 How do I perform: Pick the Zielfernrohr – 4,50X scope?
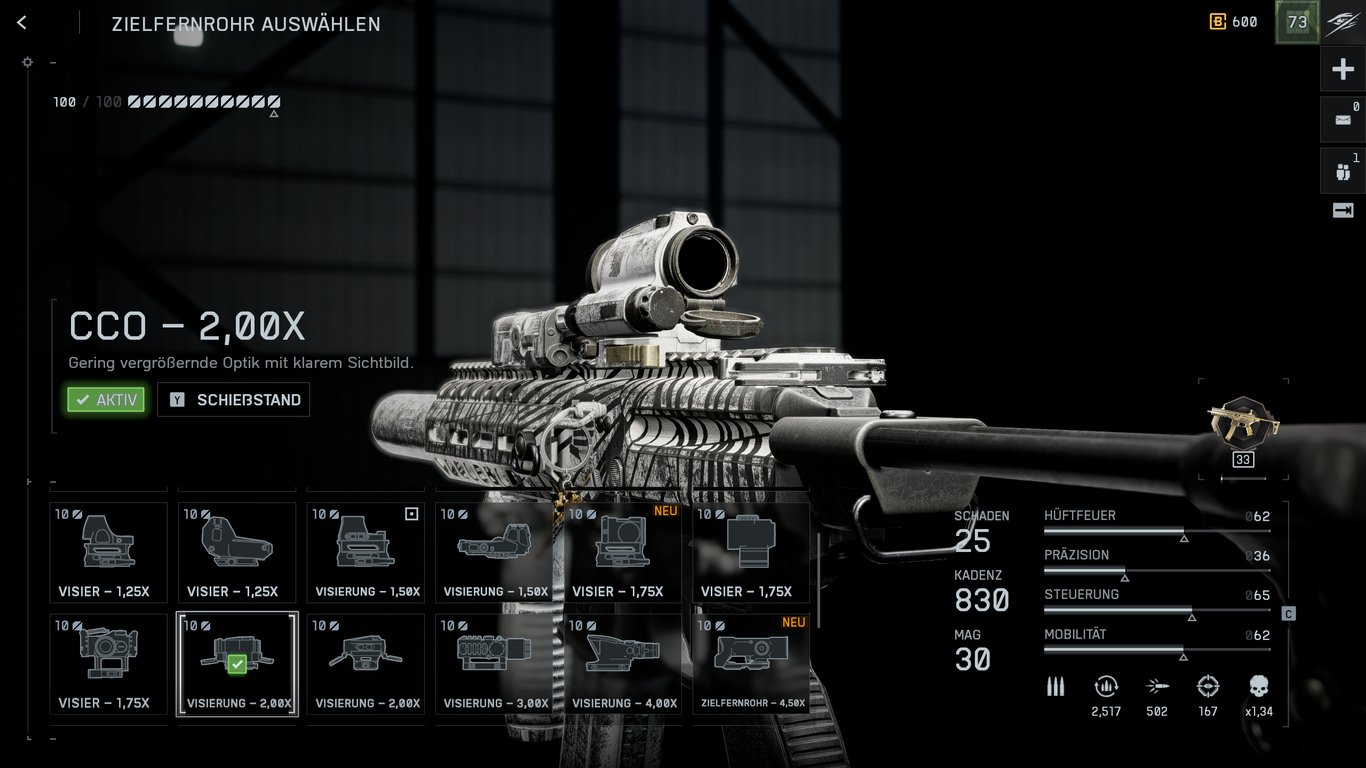[752, 664]
